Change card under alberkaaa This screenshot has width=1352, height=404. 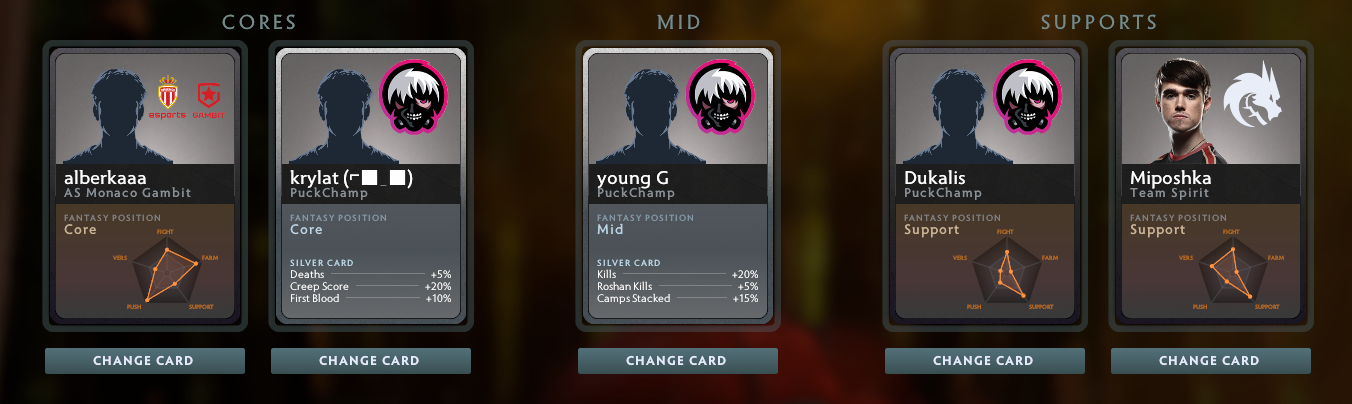pyautogui.click(x=144, y=361)
